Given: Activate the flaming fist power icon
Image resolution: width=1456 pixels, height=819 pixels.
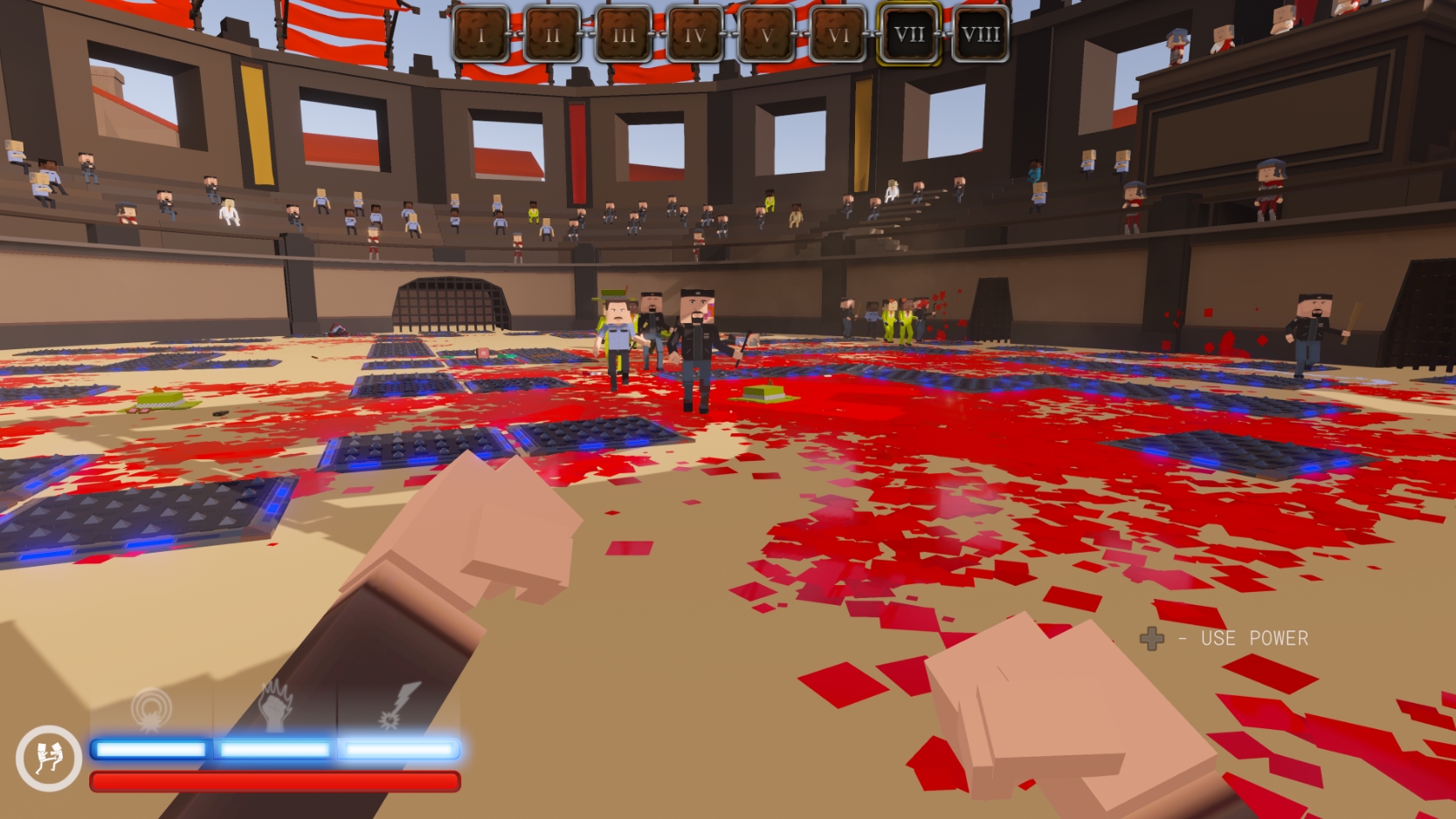Looking at the screenshot, I should tap(275, 707).
